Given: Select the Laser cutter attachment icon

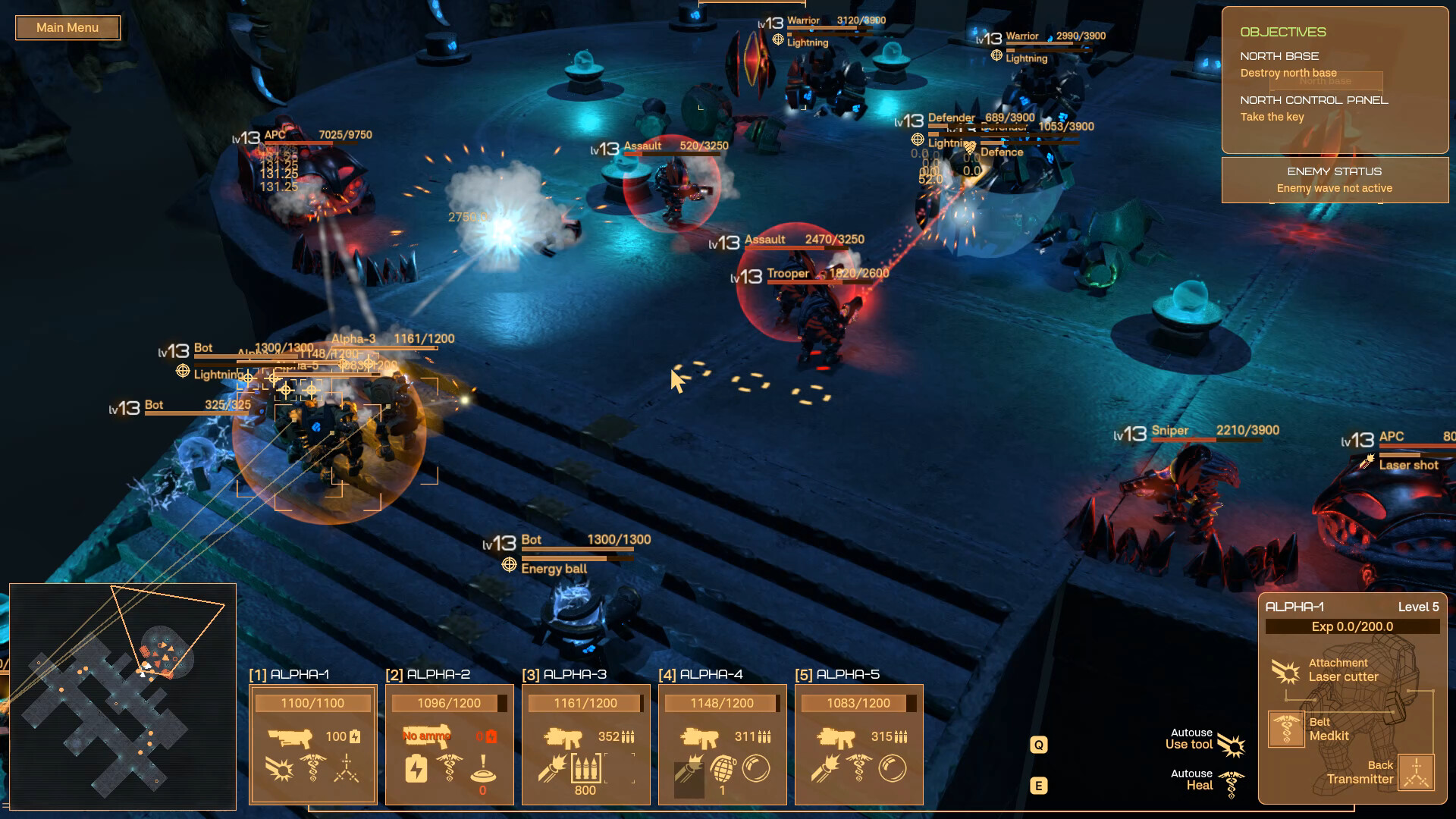Looking at the screenshot, I should [1285, 671].
